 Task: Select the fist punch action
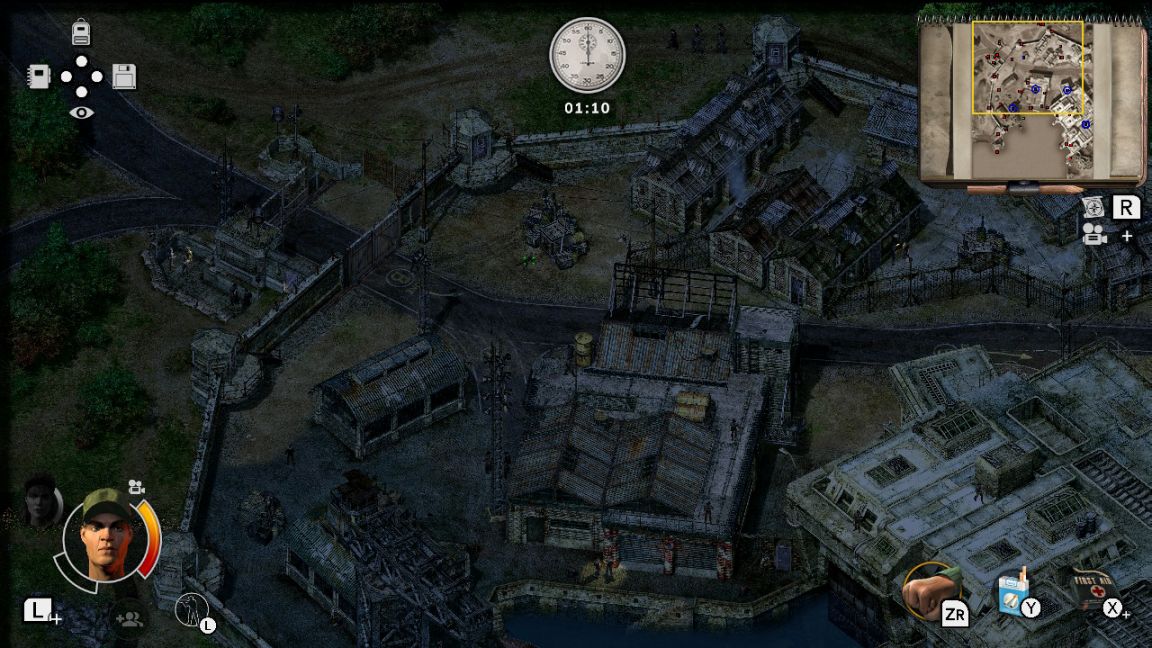coord(930,590)
